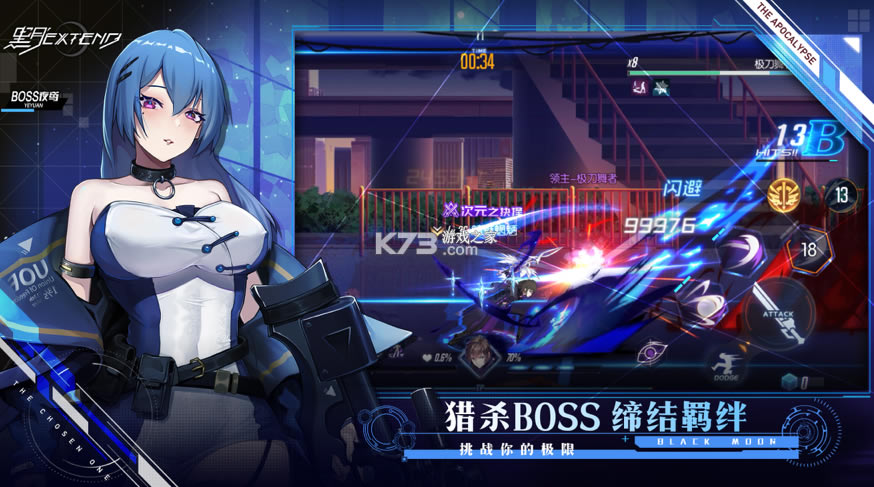Trigger the golden winged emblem skill
874x487 pixels.
click(x=784, y=194)
